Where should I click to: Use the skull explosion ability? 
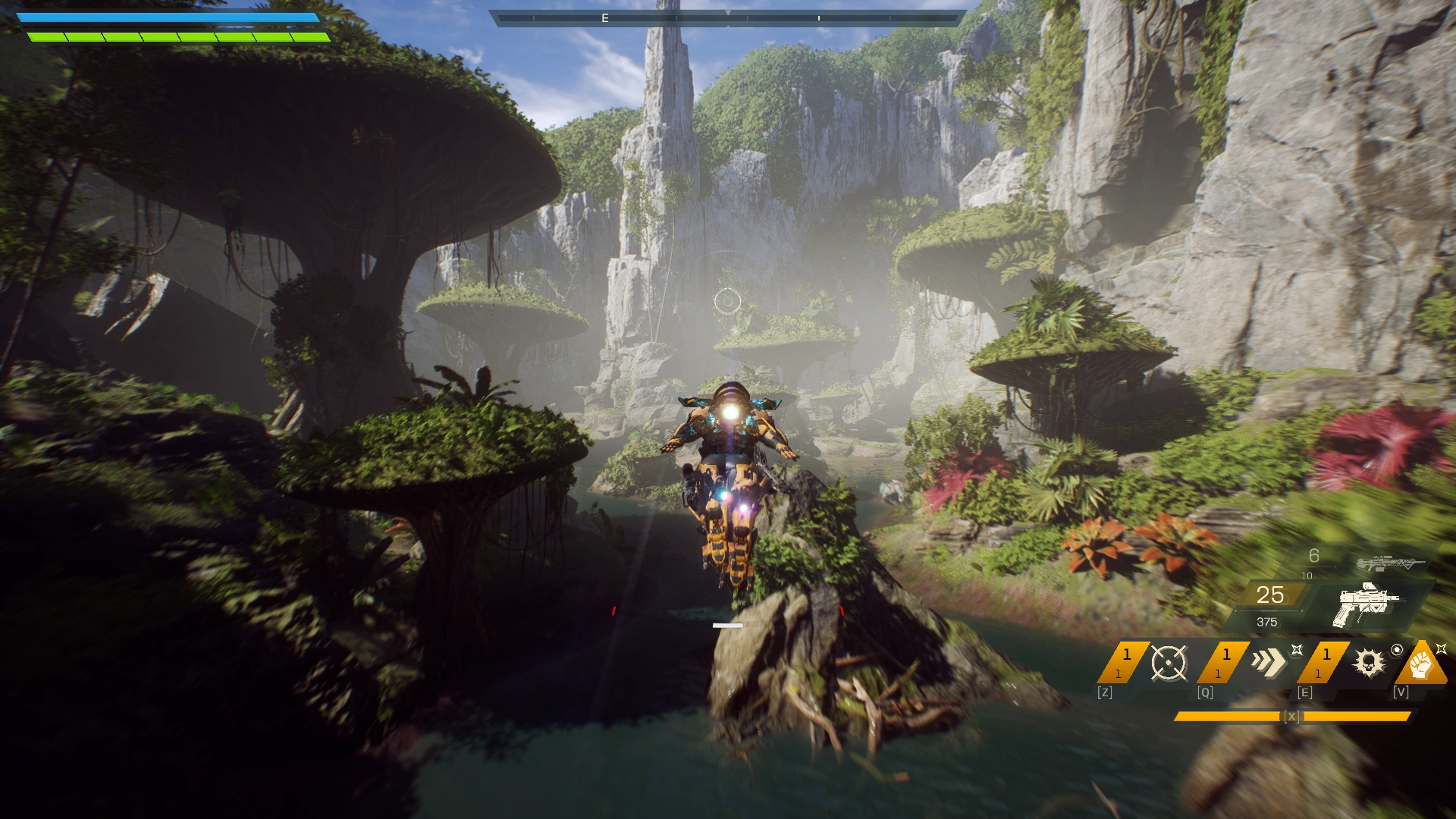(x=1369, y=663)
